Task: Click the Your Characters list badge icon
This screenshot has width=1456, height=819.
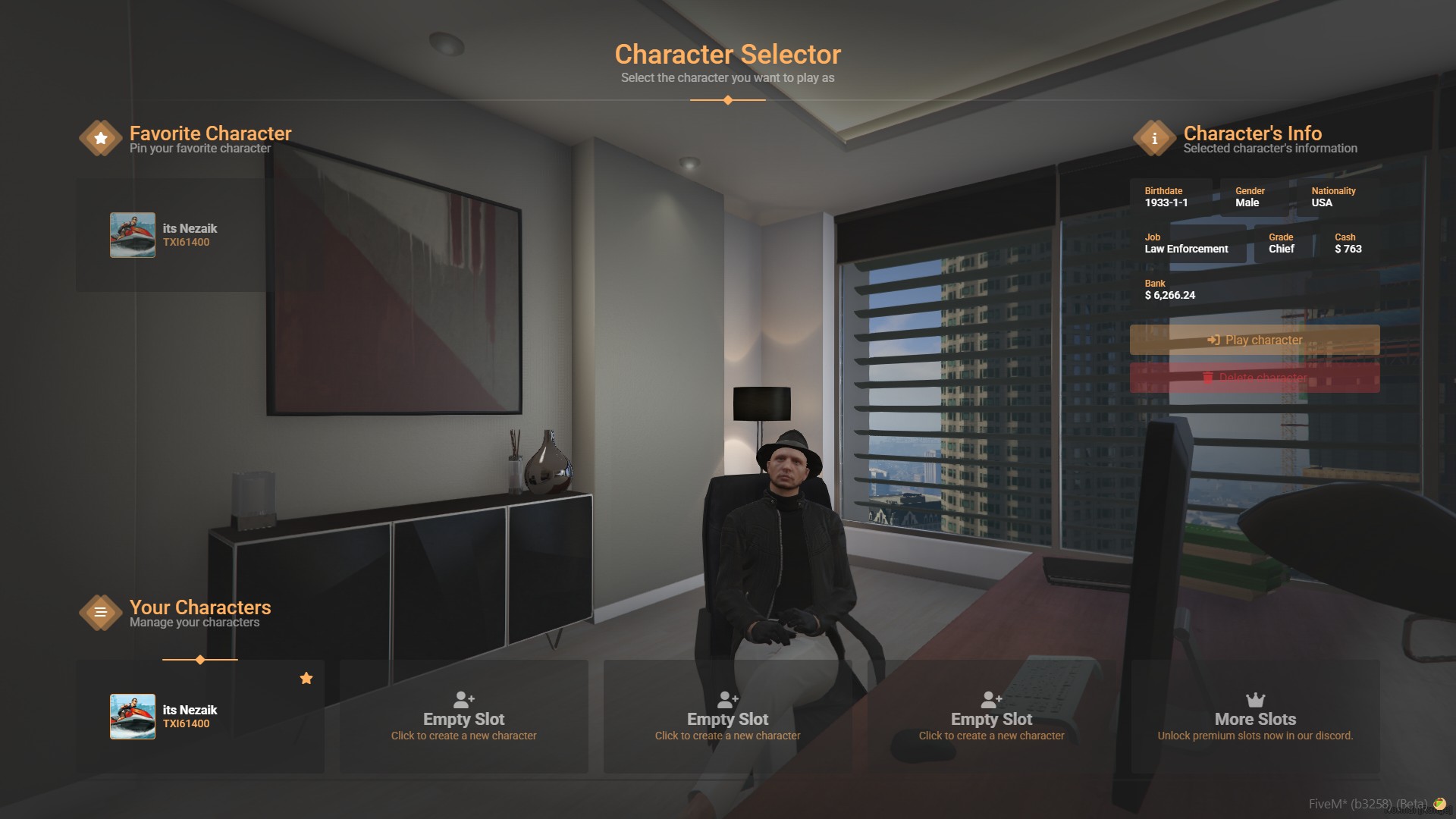Action: 99,612
